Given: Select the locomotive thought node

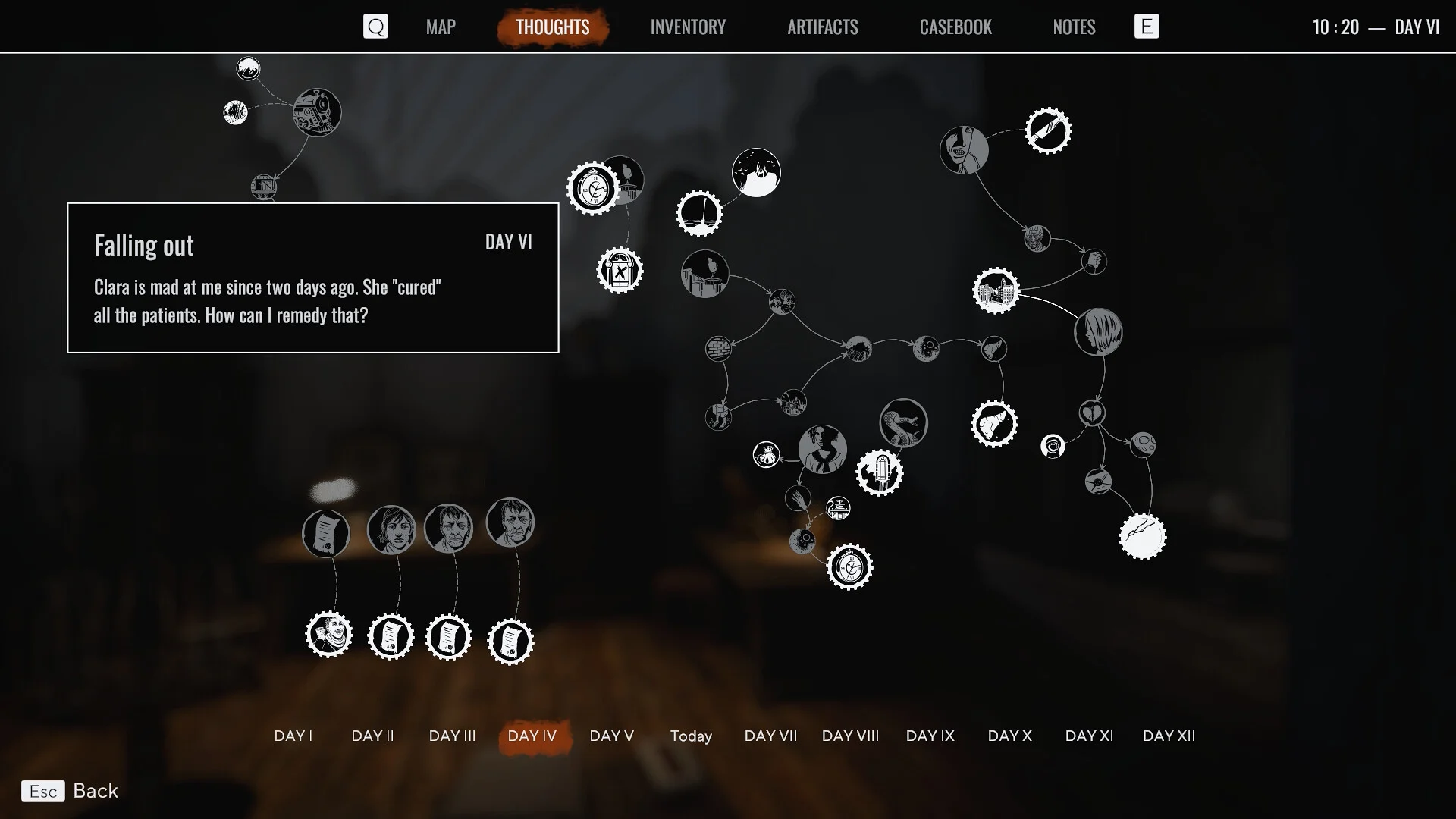Looking at the screenshot, I should pyautogui.click(x=317, y=112).
